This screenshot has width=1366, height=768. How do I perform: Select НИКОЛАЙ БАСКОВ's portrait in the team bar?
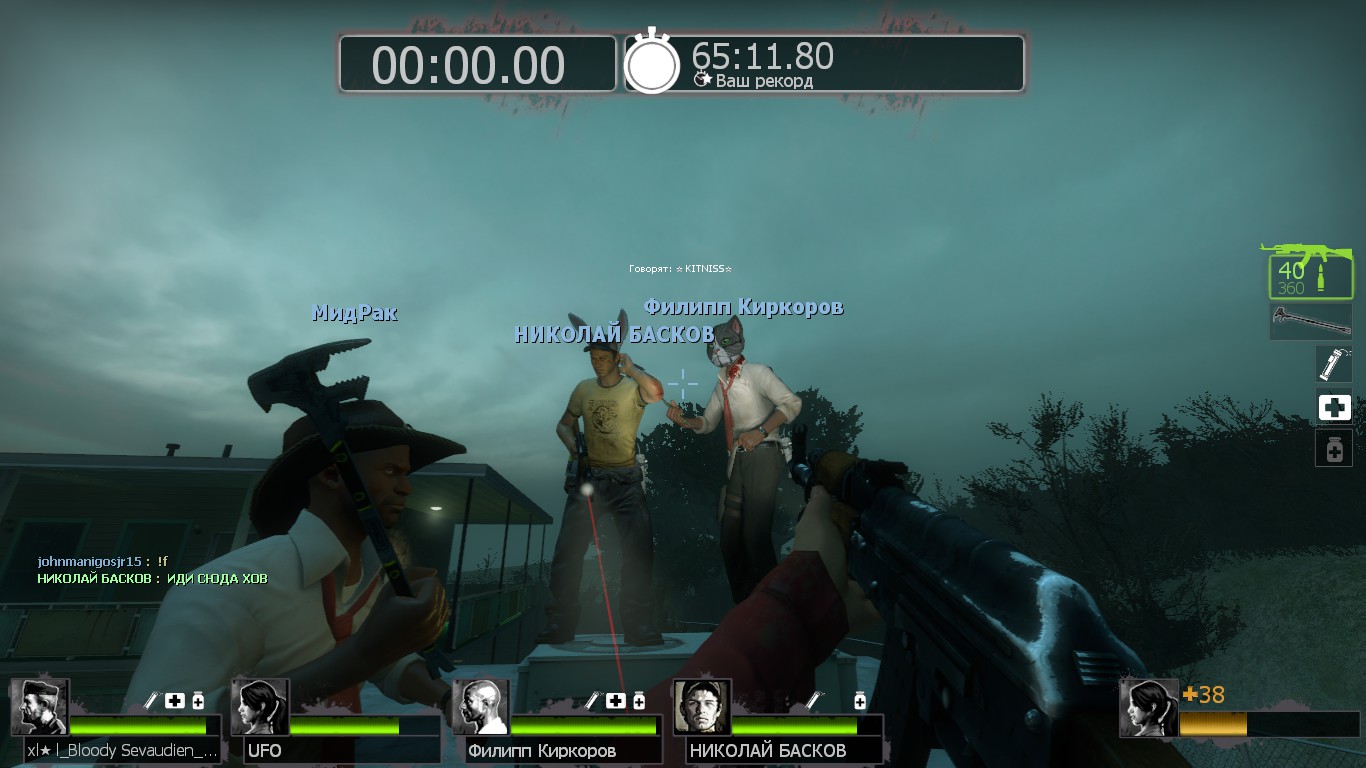coord(702,708)
